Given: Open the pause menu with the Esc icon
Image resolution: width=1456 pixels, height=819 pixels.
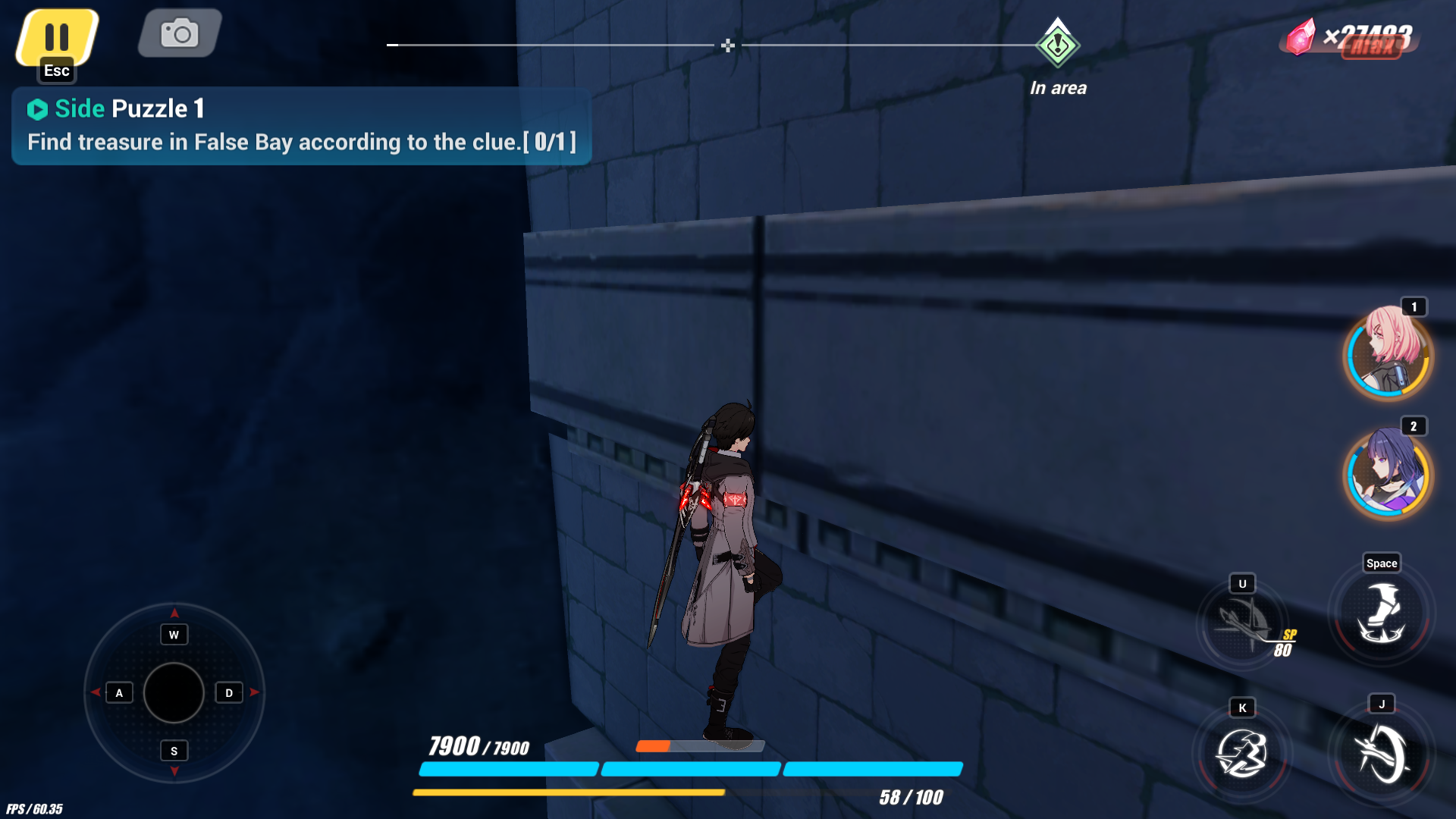Looking at the screenshot, I should tap(57, 34).
